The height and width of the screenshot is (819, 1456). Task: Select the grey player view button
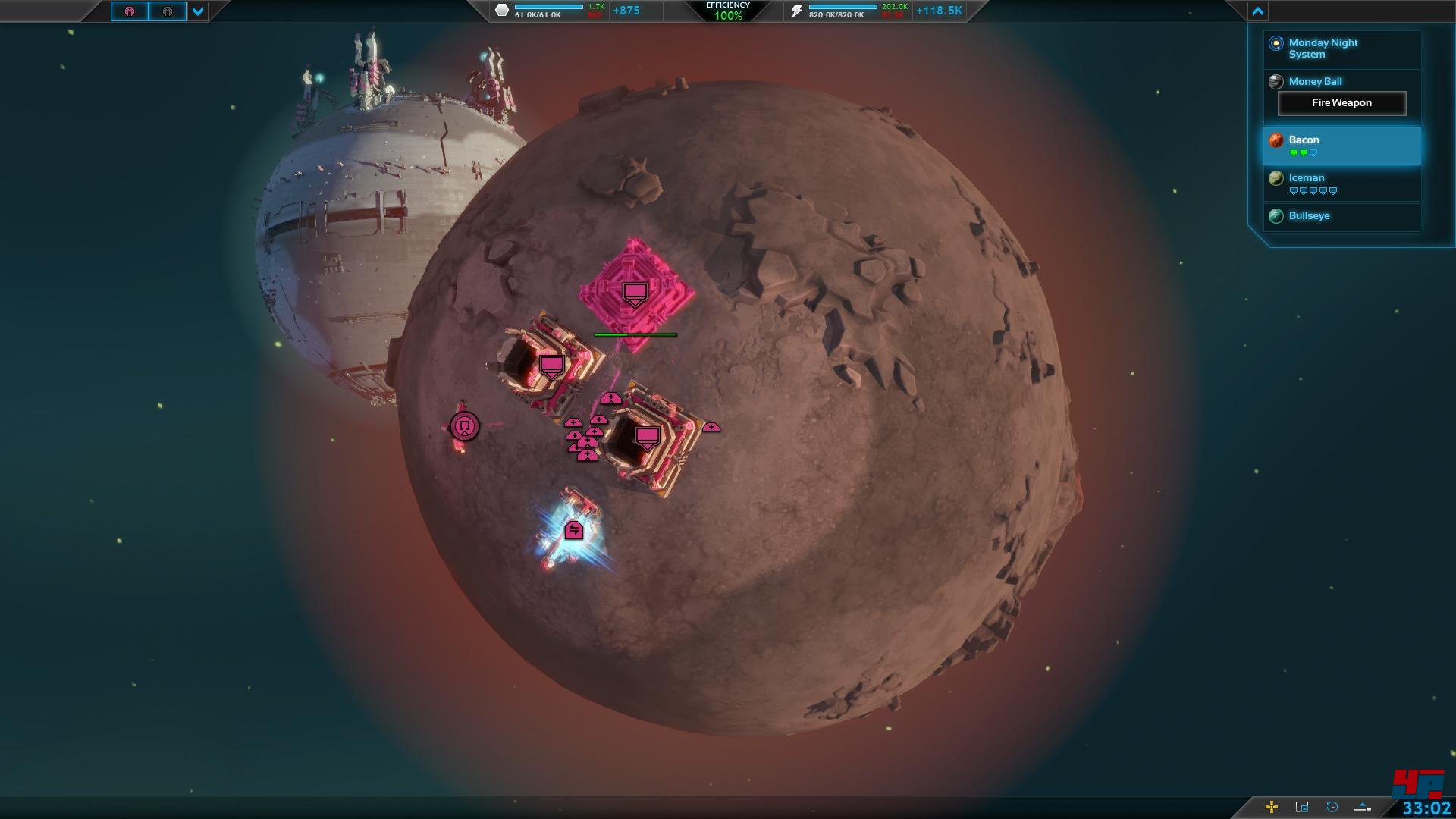[168, 11]
